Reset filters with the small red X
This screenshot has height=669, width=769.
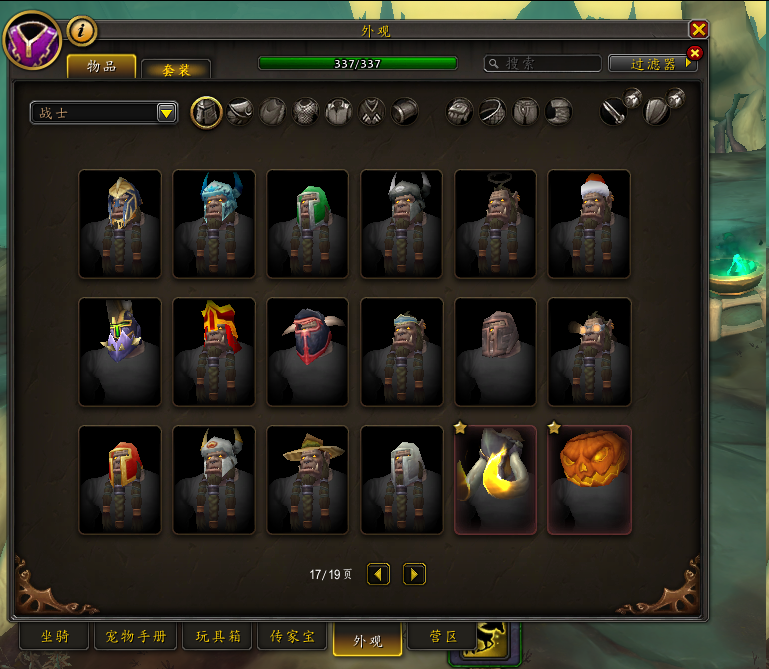(x=695, y=53)
